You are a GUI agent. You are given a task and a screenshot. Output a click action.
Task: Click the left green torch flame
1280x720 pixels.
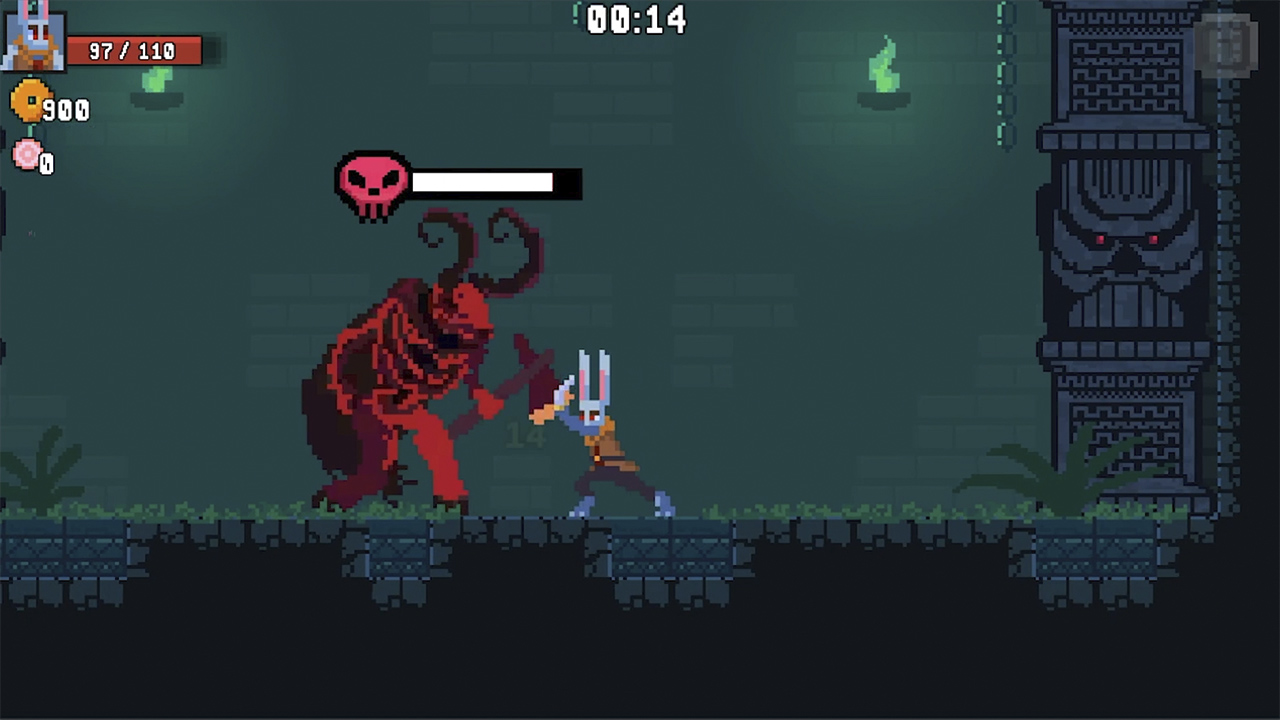pyautogui.click(x=155, y=80)
